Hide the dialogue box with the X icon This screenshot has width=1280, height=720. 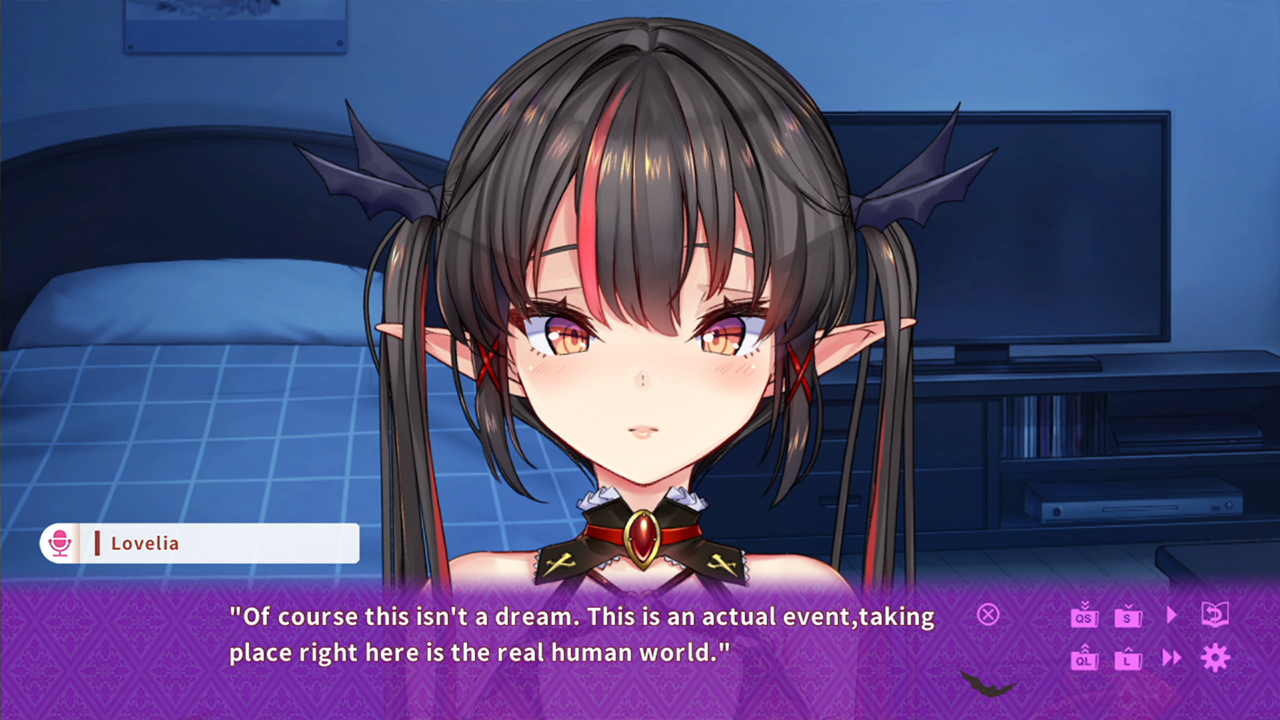click(988, 615)
